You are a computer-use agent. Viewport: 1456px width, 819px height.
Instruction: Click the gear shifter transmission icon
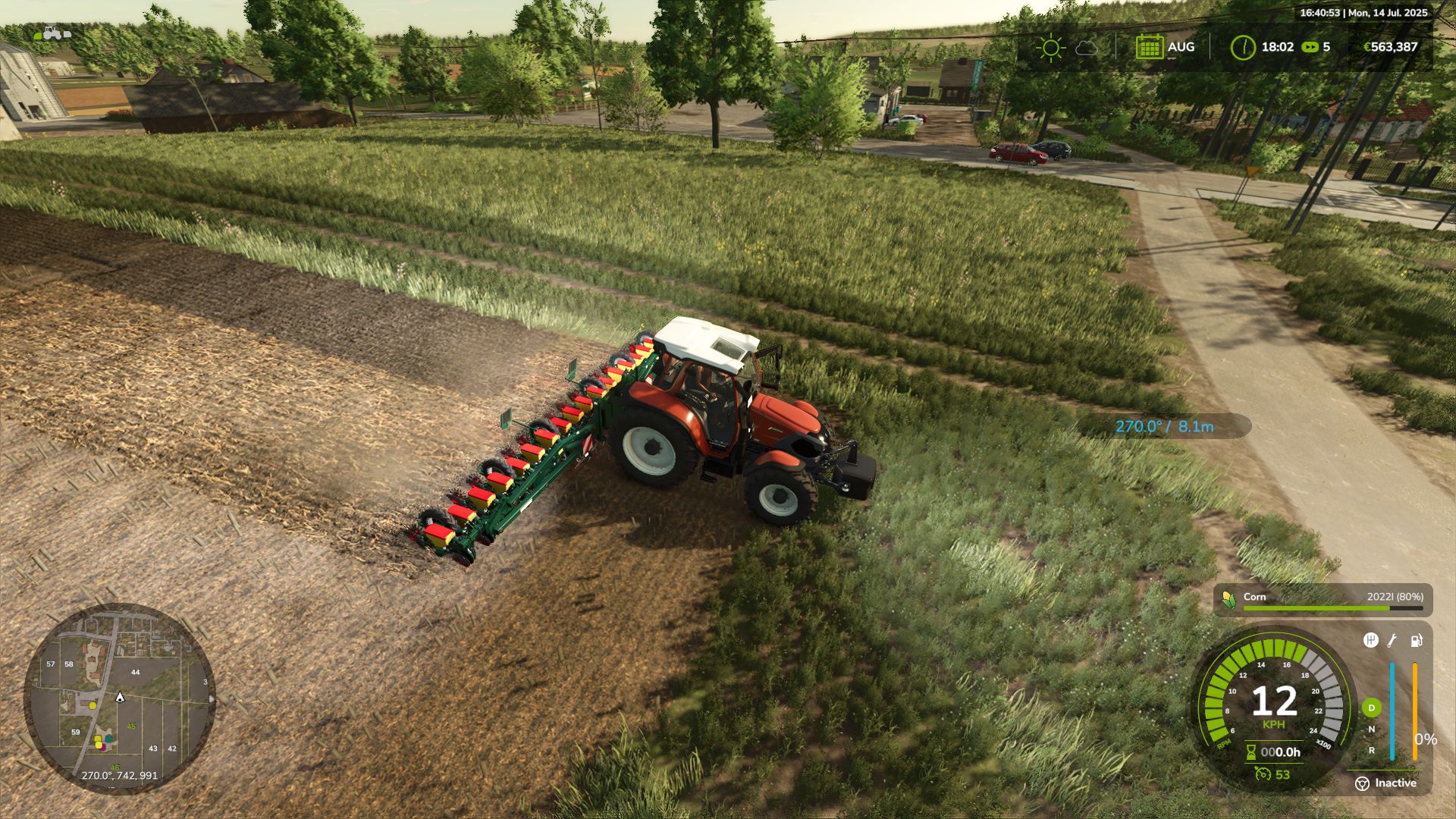click(1372, 641)
